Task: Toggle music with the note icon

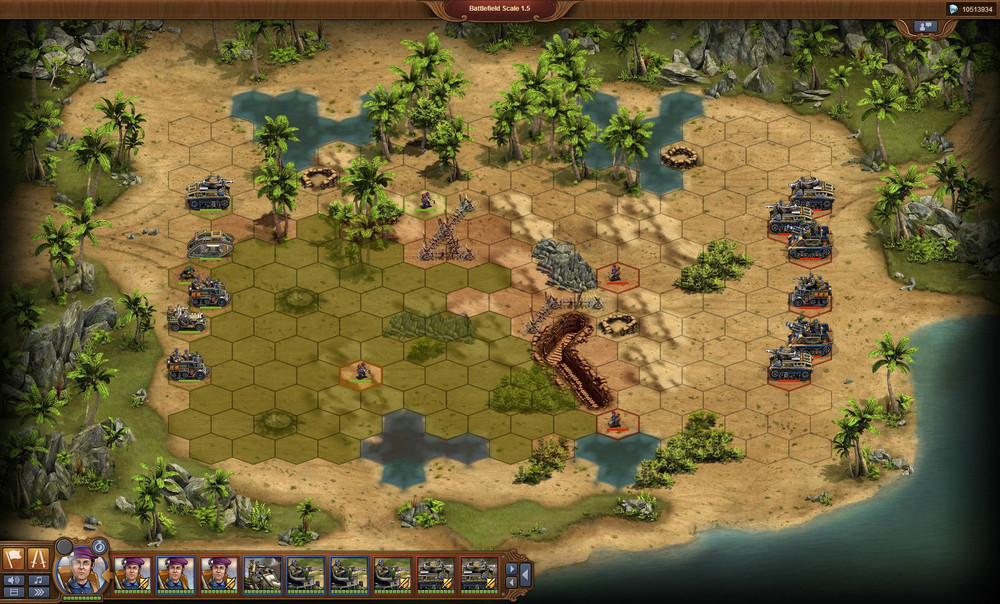Action: click(x=40, y=580)
